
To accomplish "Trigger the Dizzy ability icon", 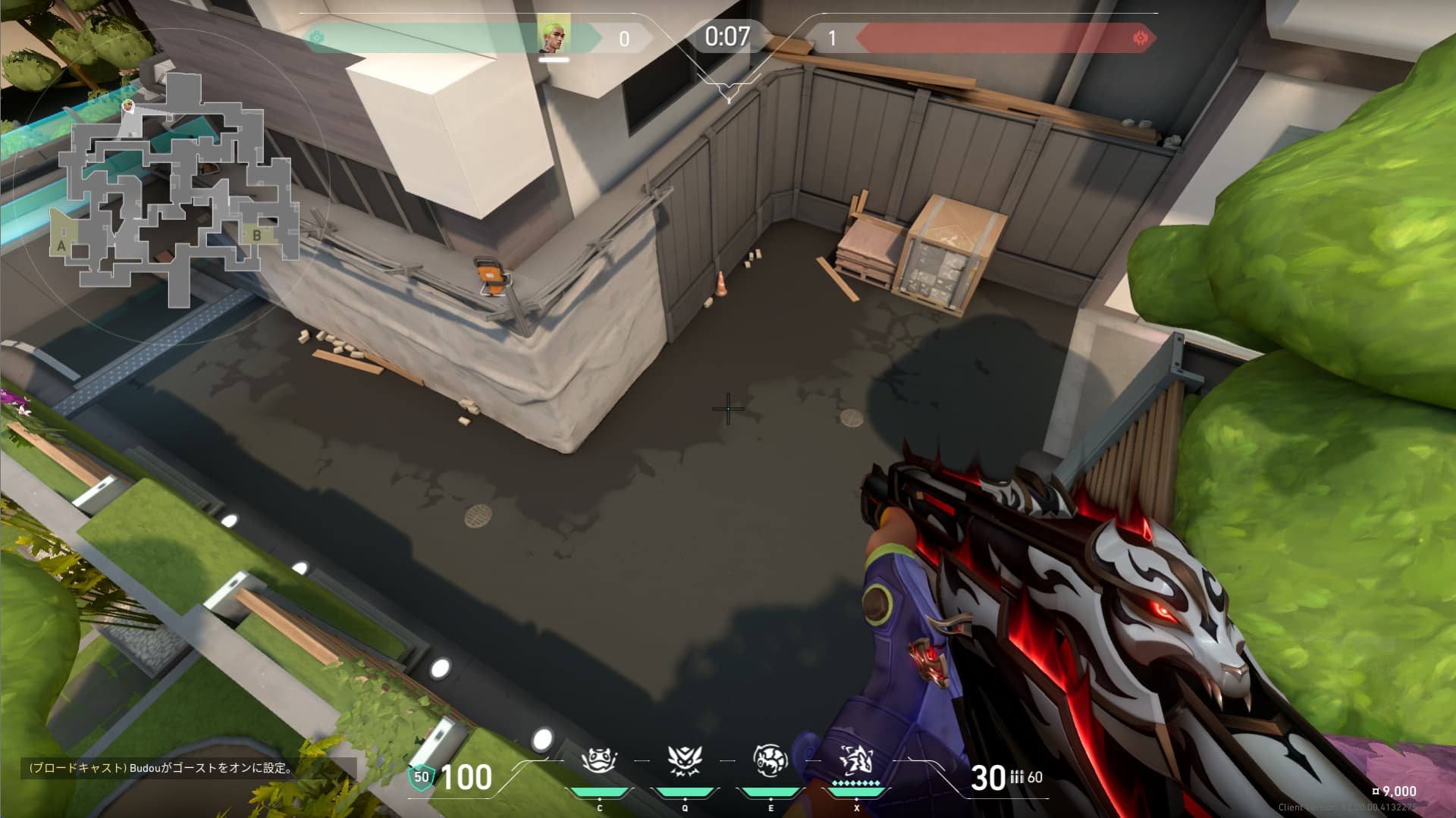I will point(770,760).
